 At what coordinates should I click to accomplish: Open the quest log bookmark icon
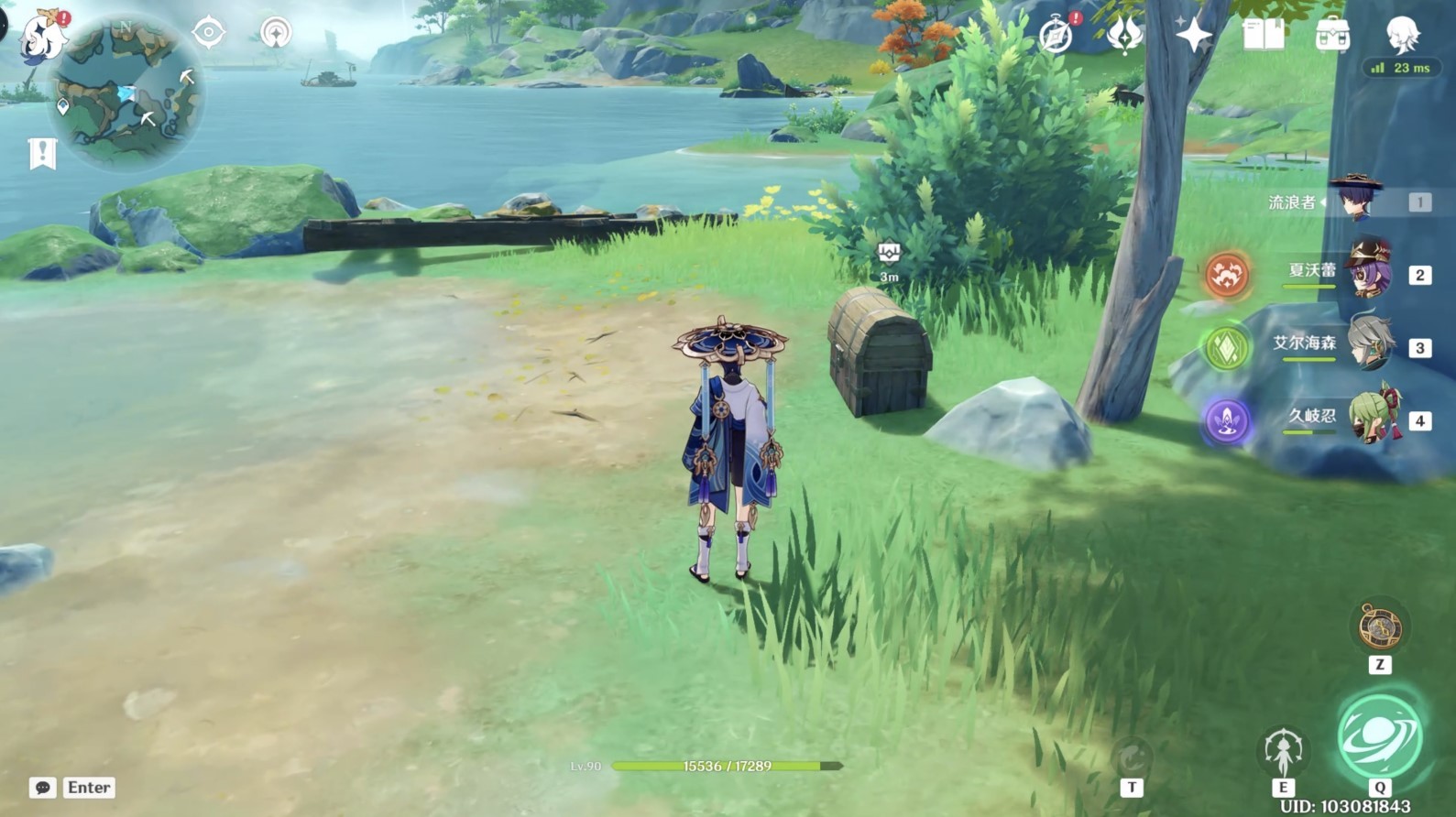click(x=42, y=154)
